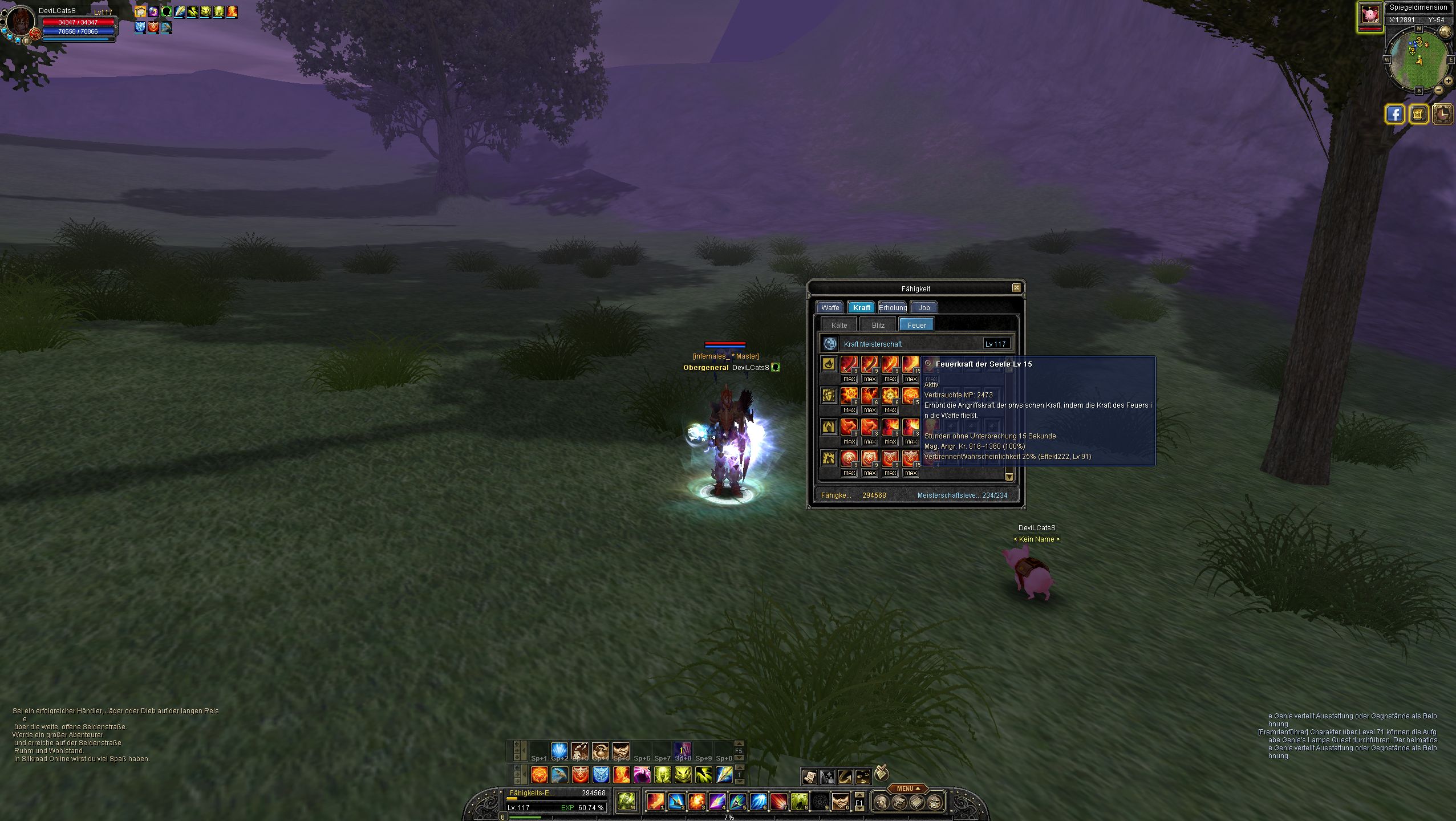Click the minimap zoom-in plus button
The height and width of the screenshot is (821, 1456).
coord(1447,81)
